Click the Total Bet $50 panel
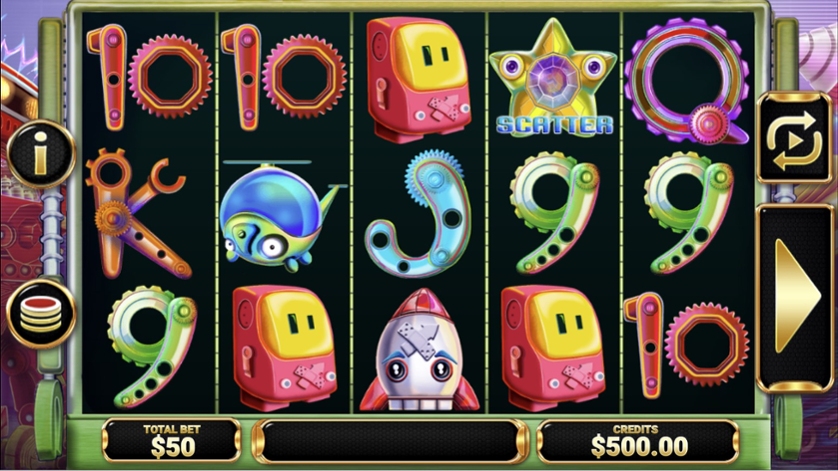838x471 pixels. (171, 440)
